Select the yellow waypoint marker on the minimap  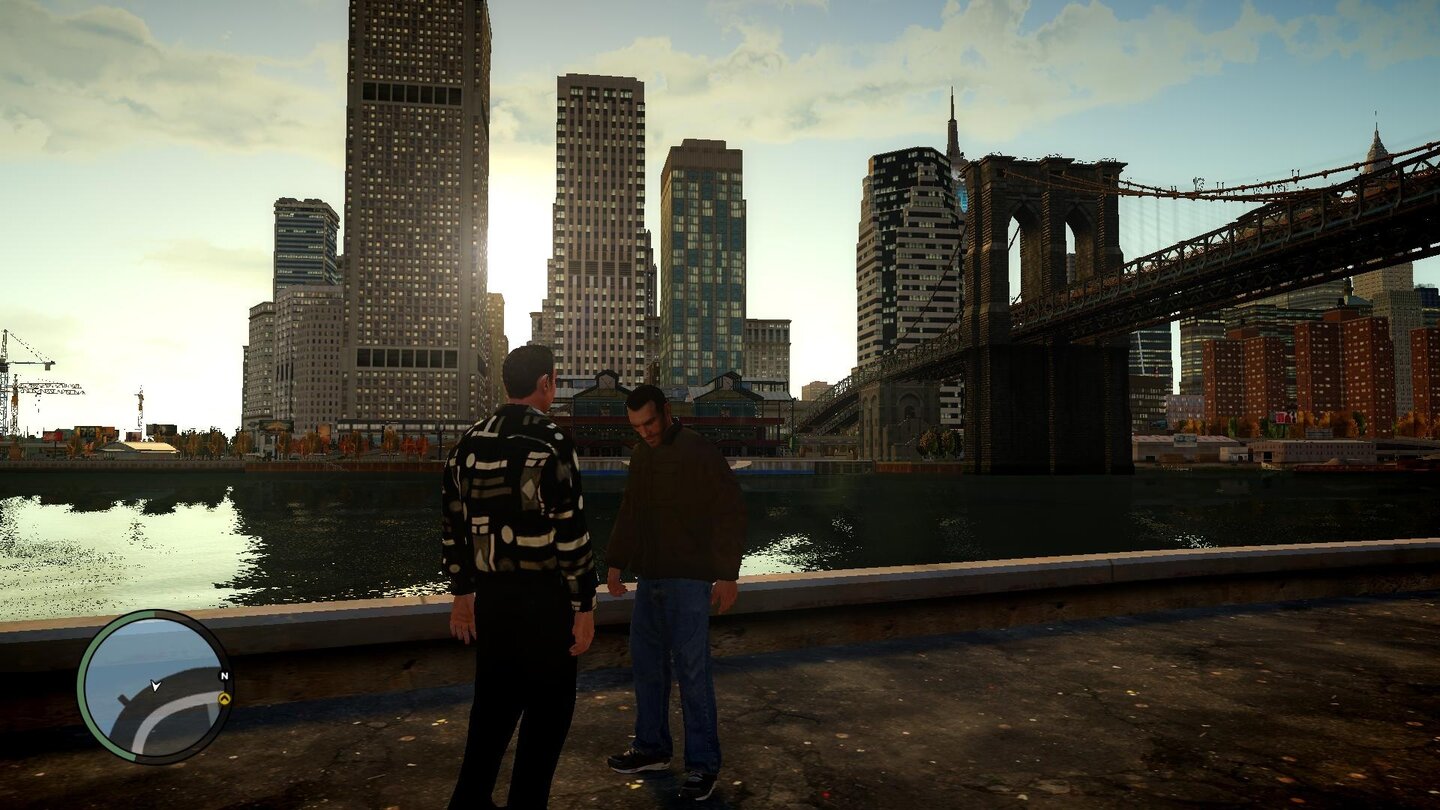226,699
